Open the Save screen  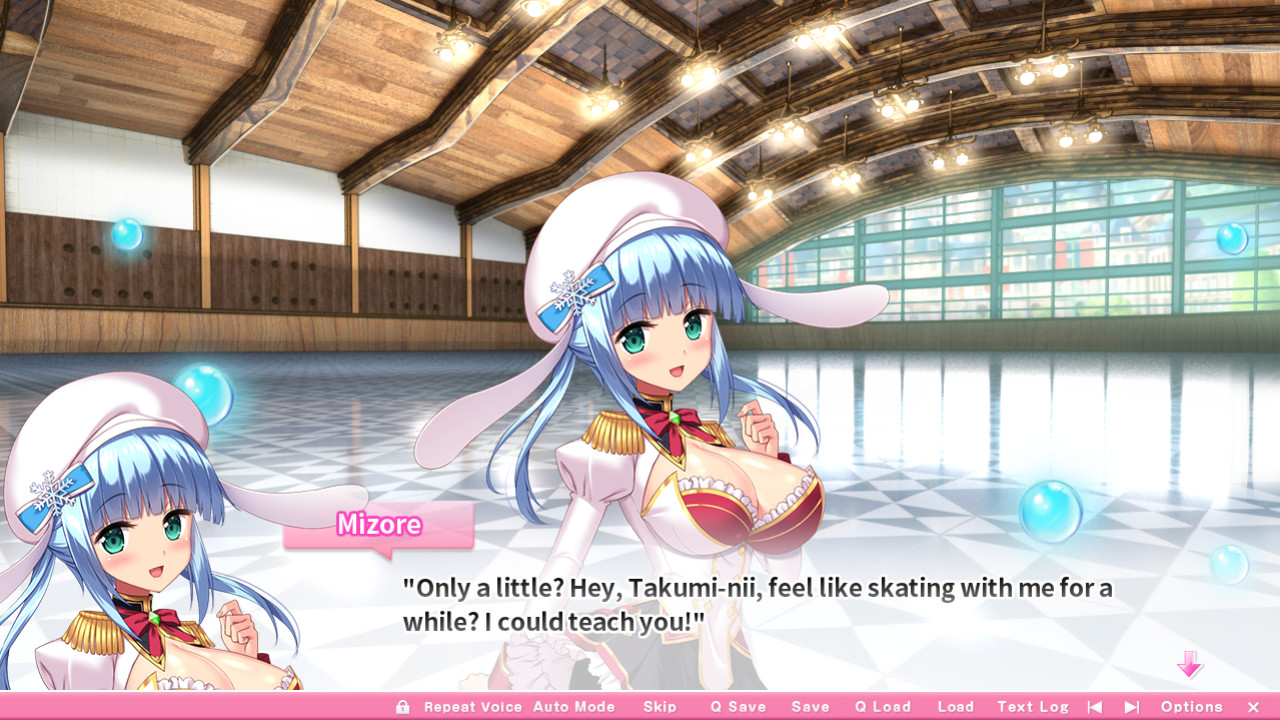(x=811, y=706)
